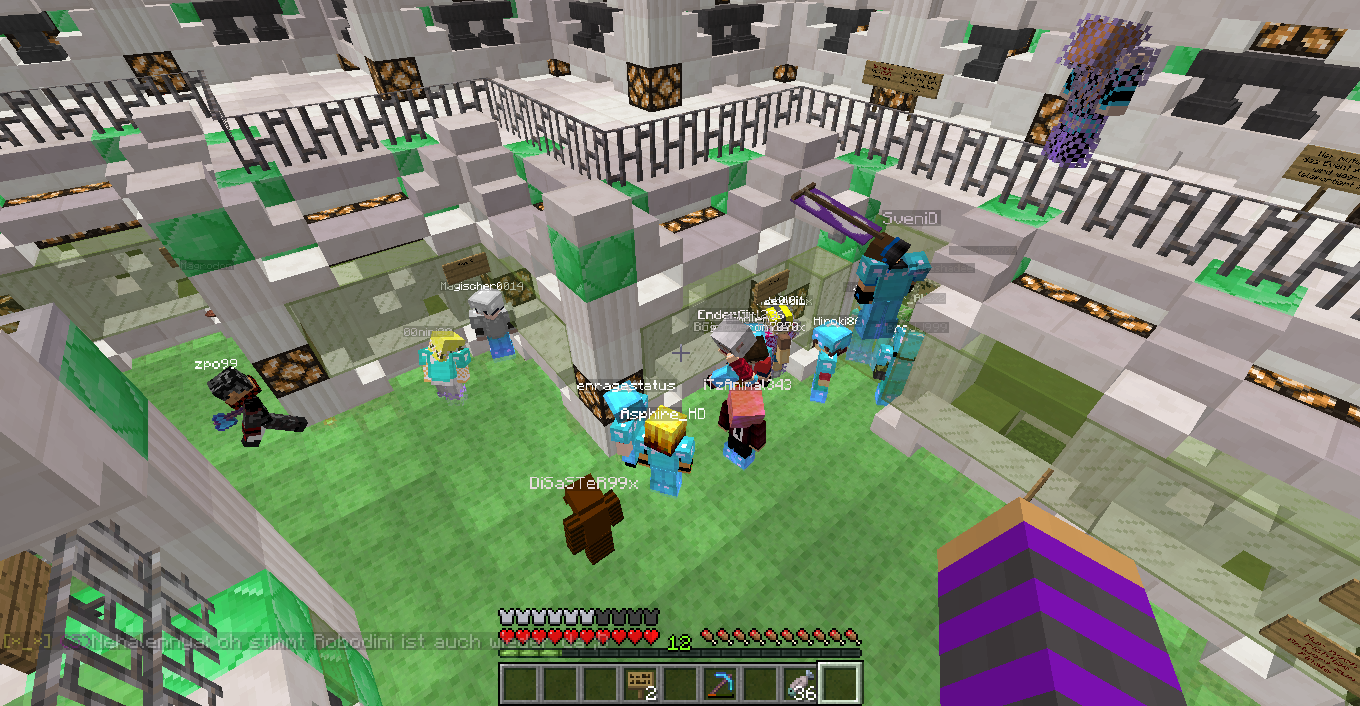The width and height of the screenshot is (1360, 706).
Task: Choose the fish stack of 36
Action: 800,684
